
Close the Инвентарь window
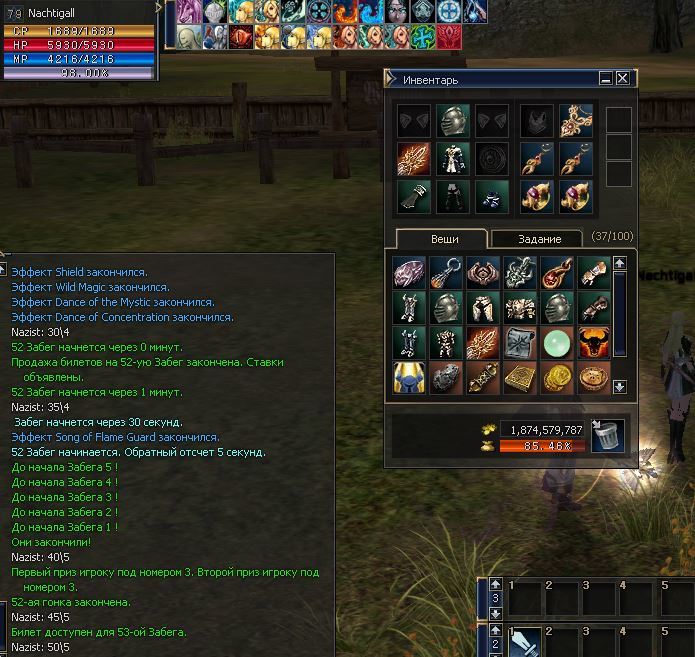tap(623, 78)
